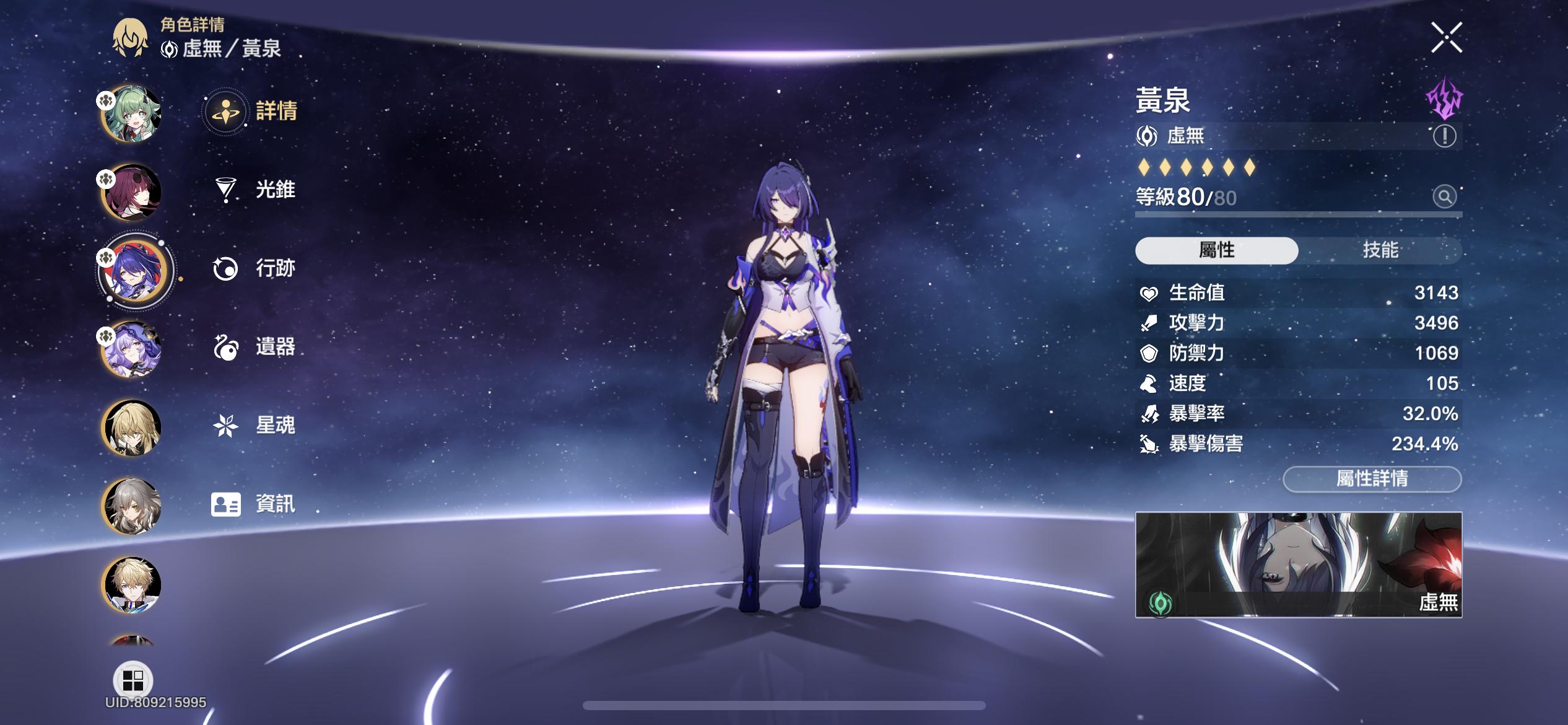The height and width of the screenshot is (725, 1568).
Task: Select the blond-haired character portrait with blue outfit
Action: (x=131, y=585)
